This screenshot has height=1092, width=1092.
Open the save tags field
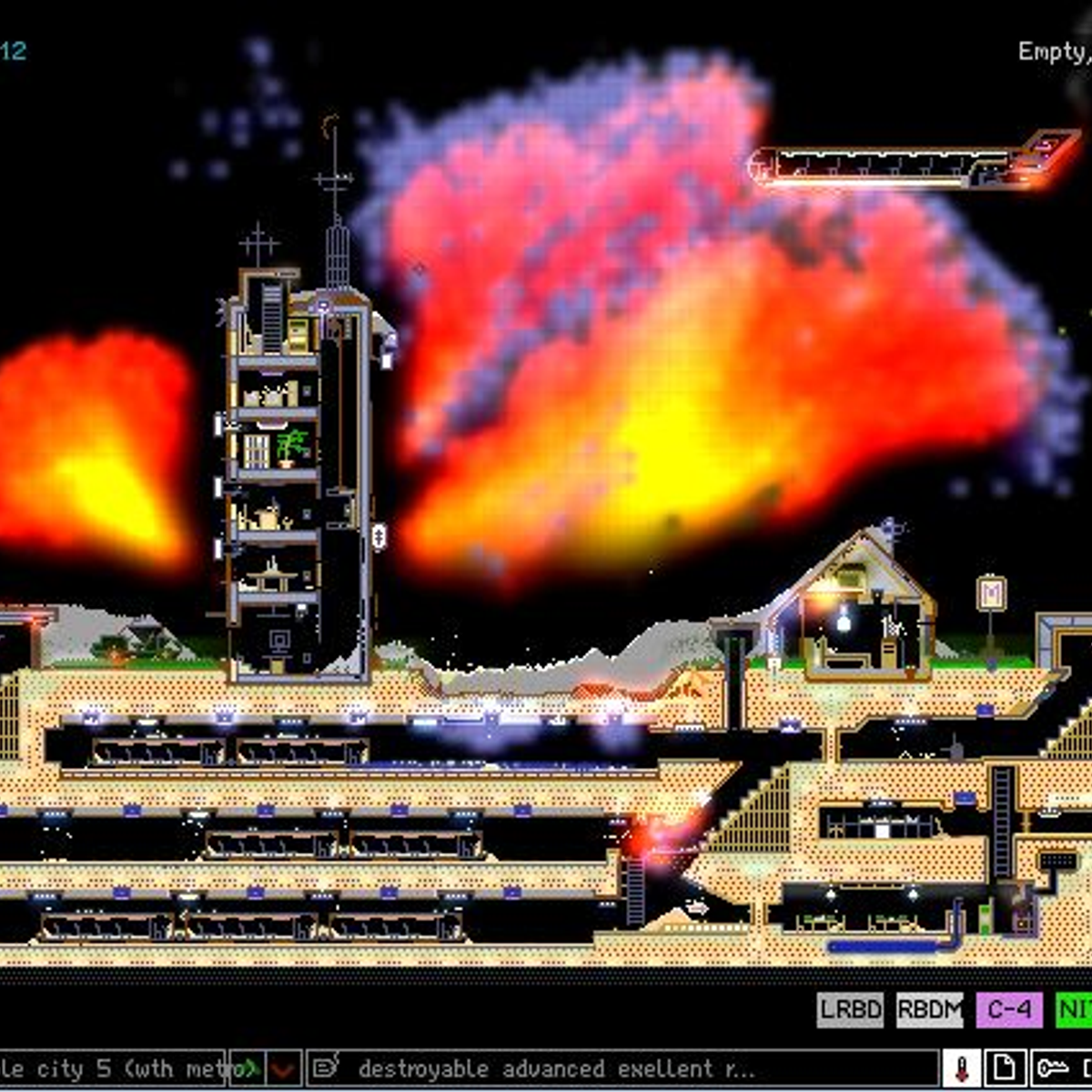coord(619,1068)
